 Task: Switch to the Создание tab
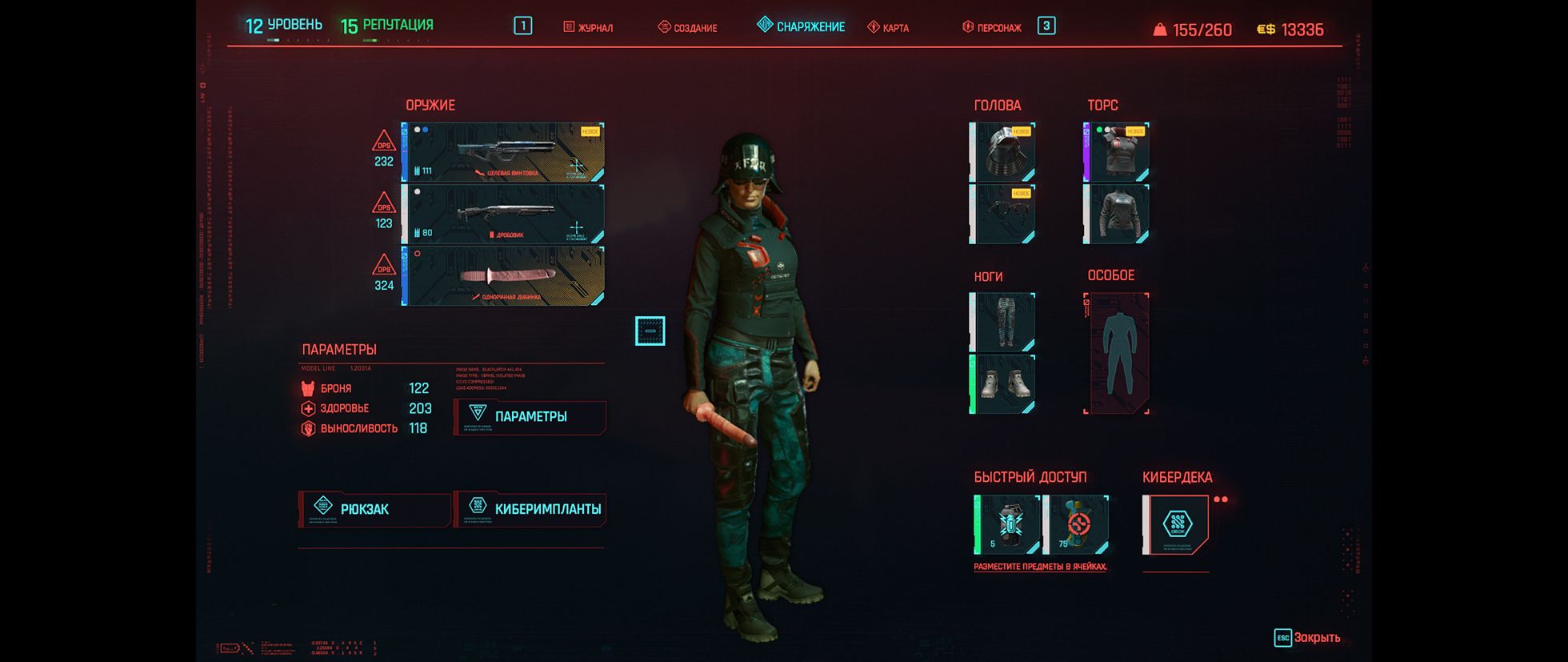687,27
